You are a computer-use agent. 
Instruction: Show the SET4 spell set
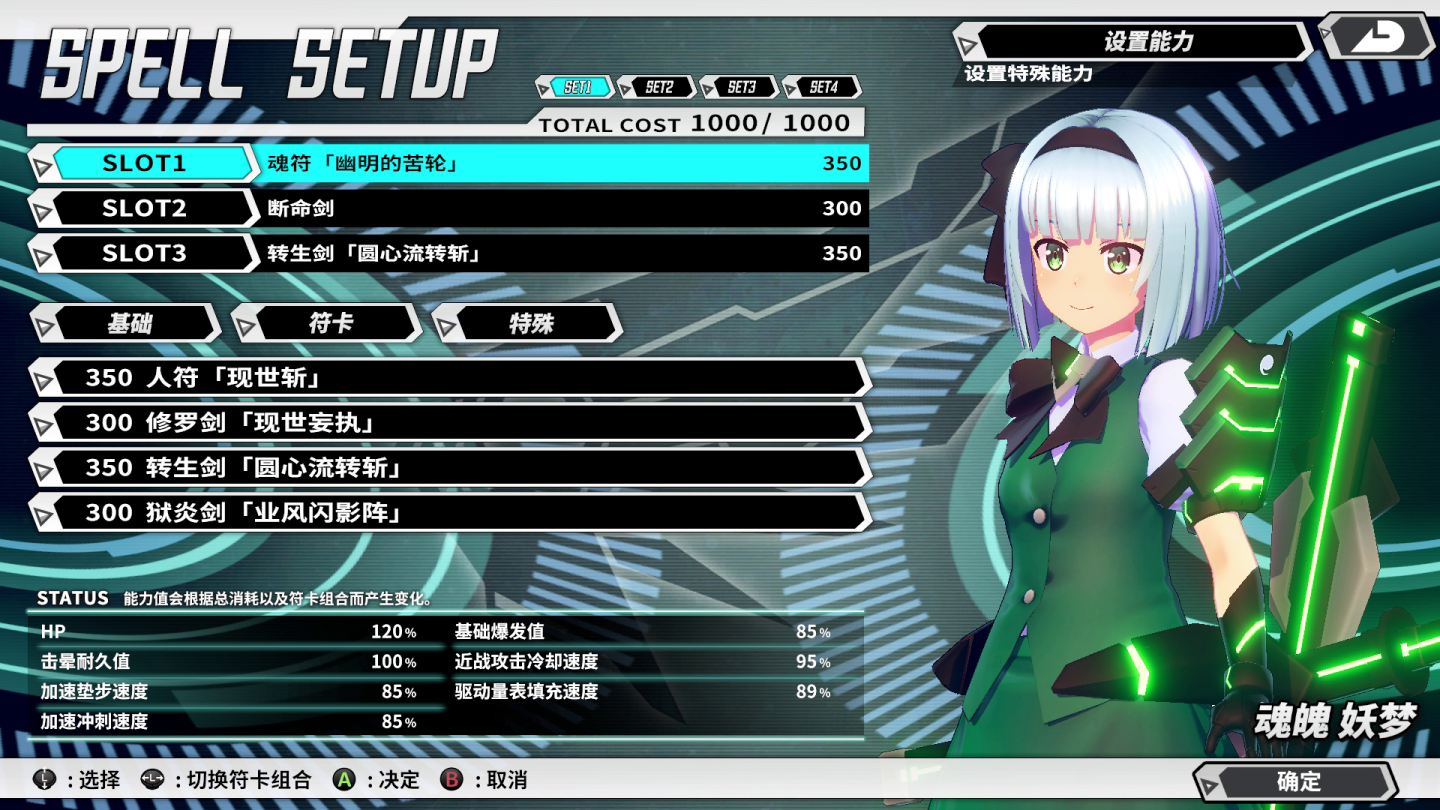(822, 87)
